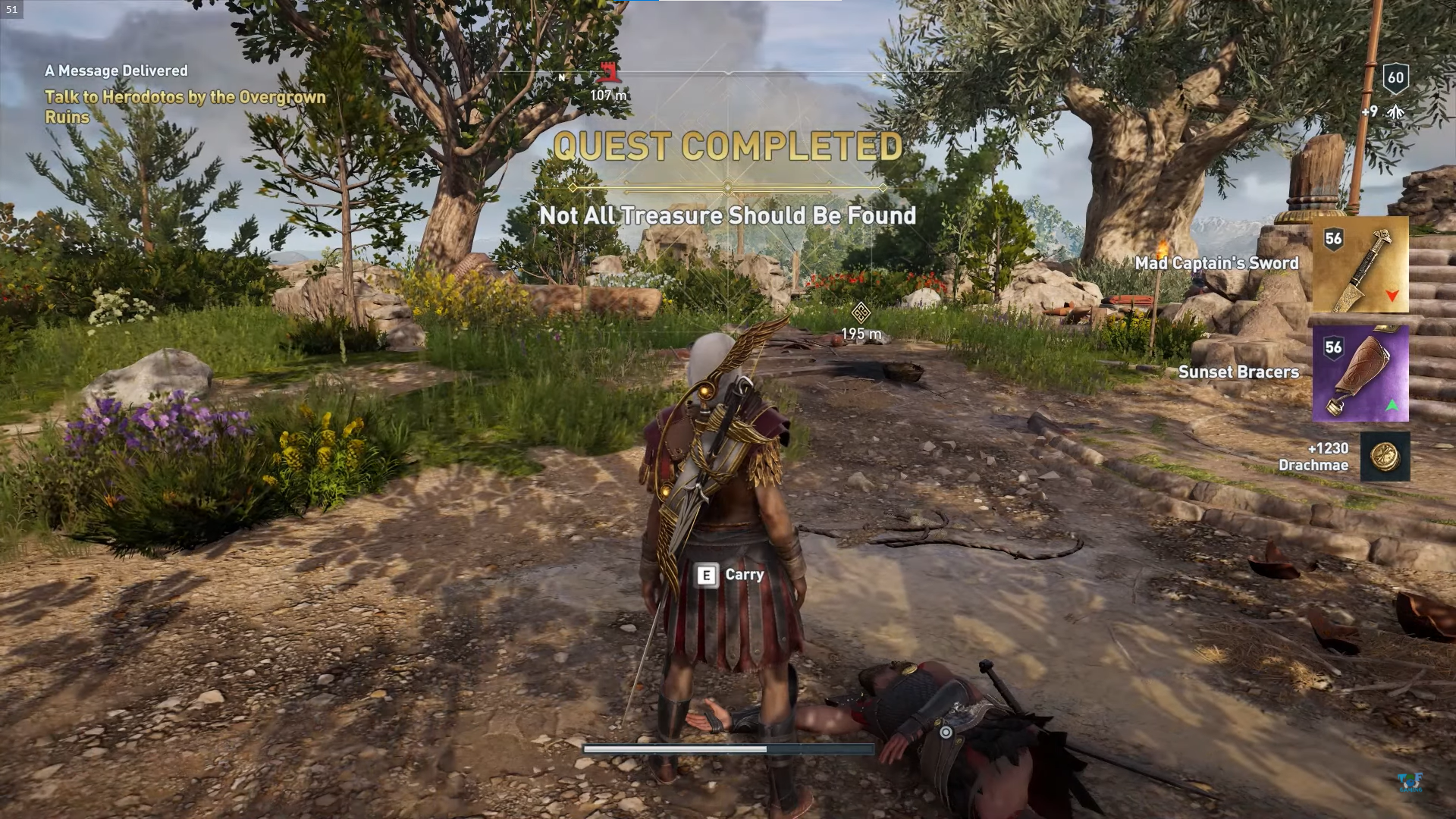This screenshot has height=819, width=1456.
Task: Click the ability points arrow icon
Action: coord(1395,112)
